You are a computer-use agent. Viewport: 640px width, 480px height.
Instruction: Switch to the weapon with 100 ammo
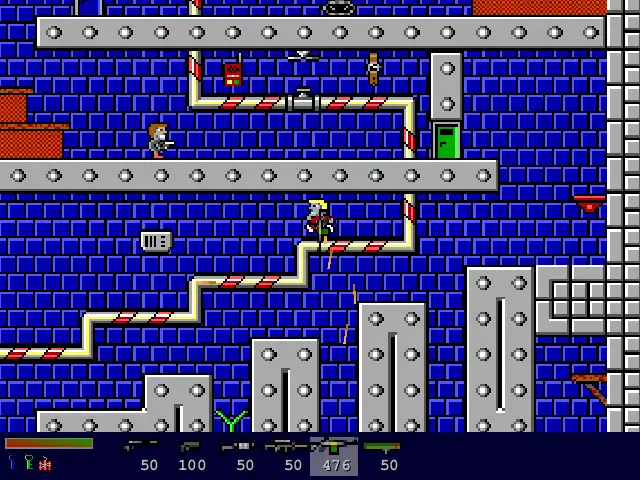190,446
